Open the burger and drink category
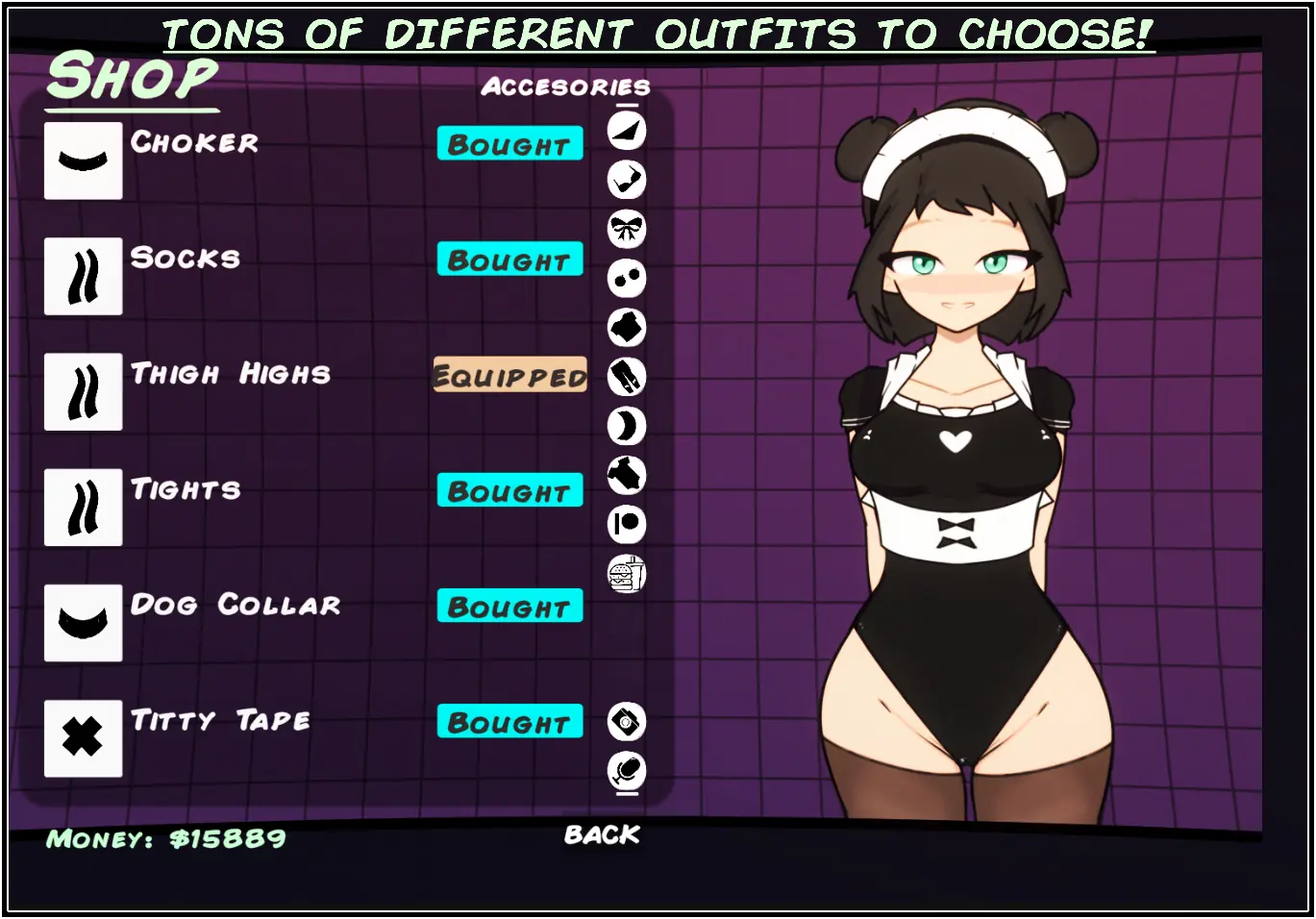The height and width of the screenshot is (919, 1316). [x=627, y=574]
